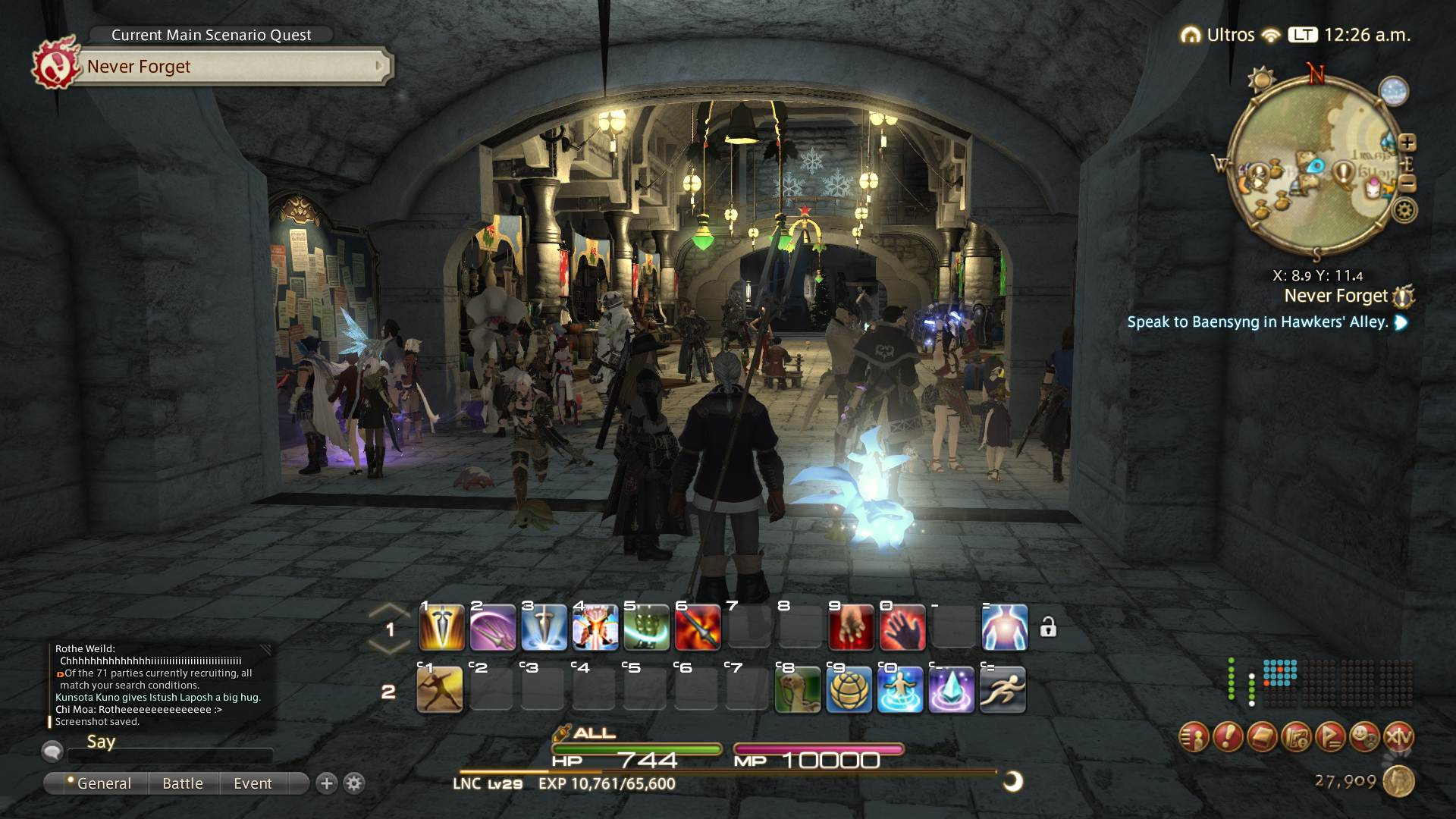Toggle the hotbar padlock

(x=1048, y=627)
